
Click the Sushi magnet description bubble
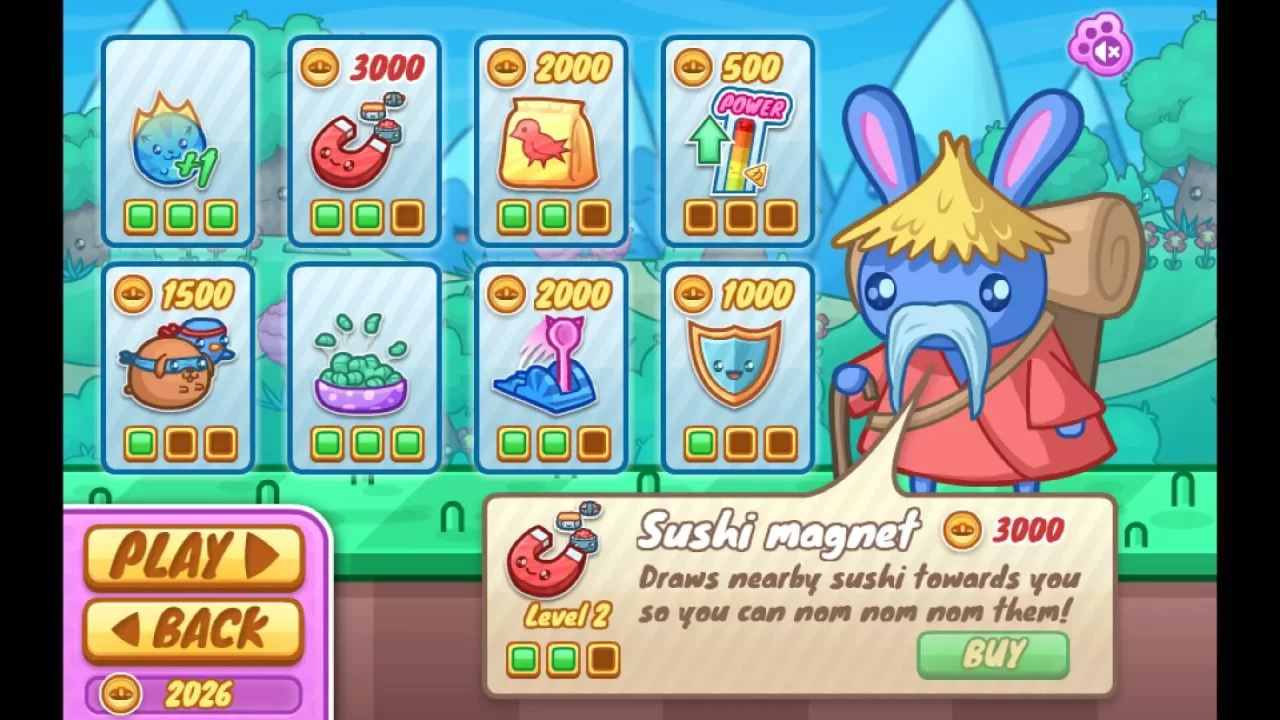(x=860, y=590)
